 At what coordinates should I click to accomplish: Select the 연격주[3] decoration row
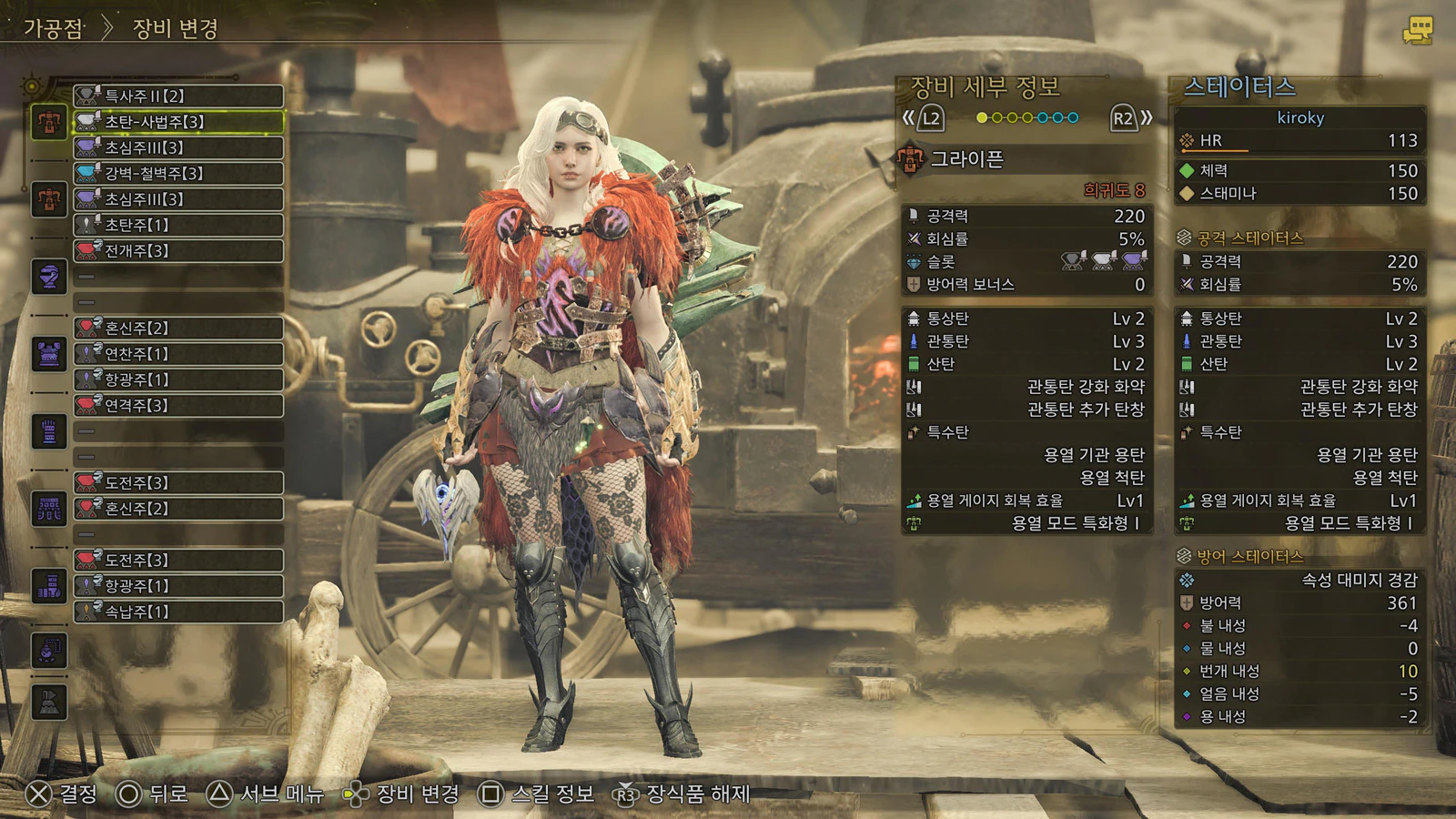click(178, 405)
